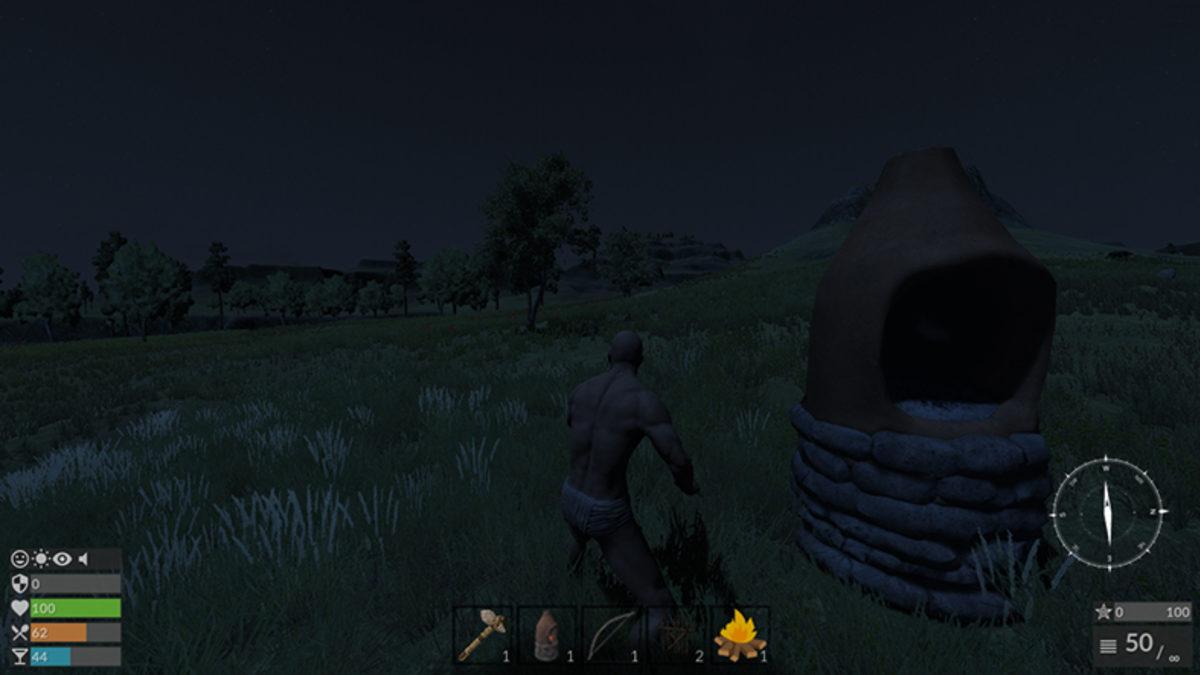Equip the wooden bow from hotbar
Image resolution: width=1200 pixels, height=675 pixels.
click(610, 635)
